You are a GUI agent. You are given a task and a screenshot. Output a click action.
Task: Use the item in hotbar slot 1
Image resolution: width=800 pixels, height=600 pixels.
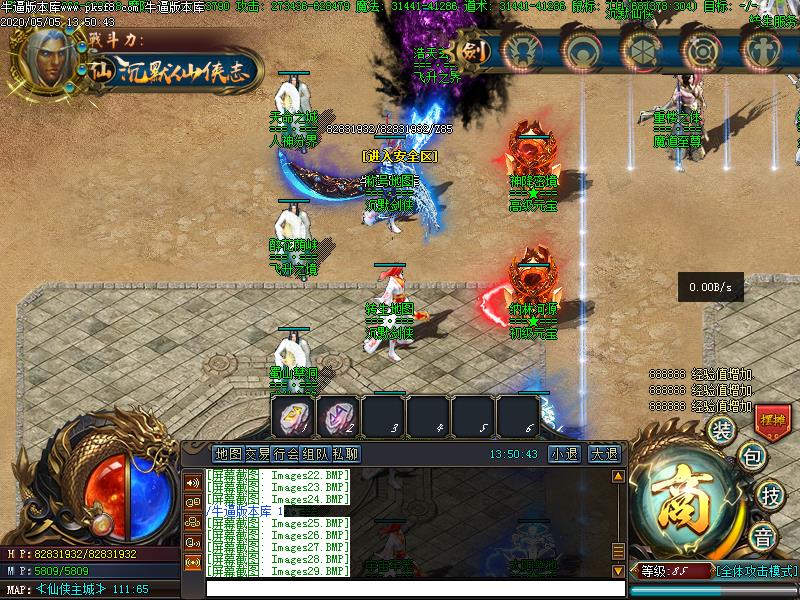click(x=295, y=415)
